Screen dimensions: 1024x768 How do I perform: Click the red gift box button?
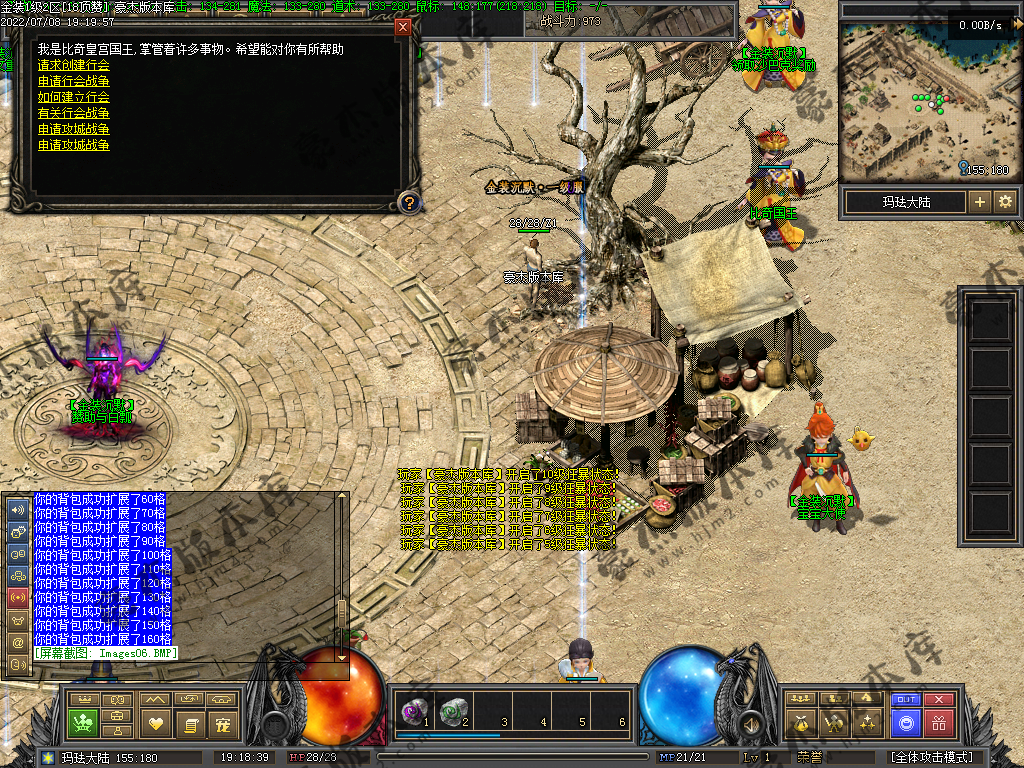[x=938, y=722]
